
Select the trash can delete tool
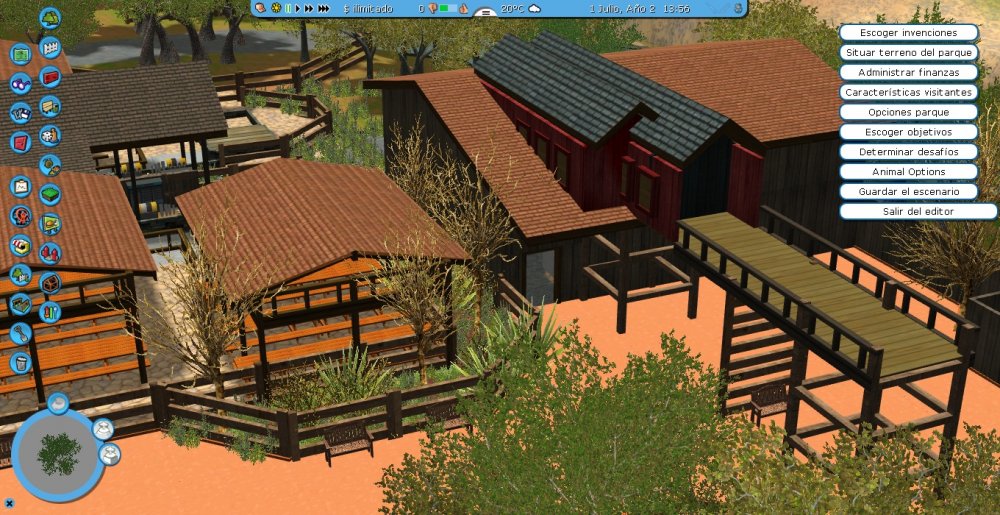pos(21,362)
